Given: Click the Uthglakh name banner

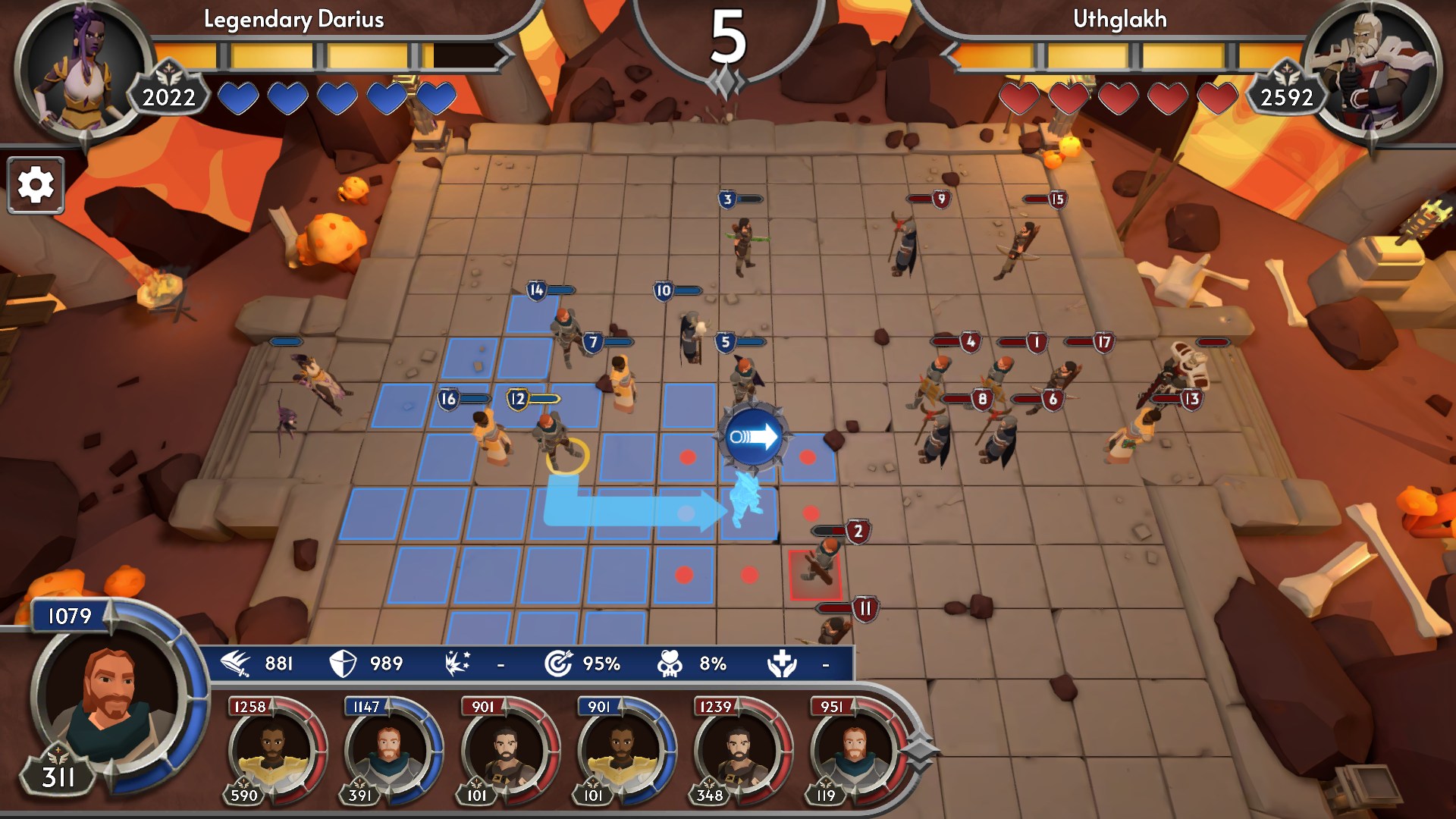Looking at the screenshot, I should coord(1119,20).
